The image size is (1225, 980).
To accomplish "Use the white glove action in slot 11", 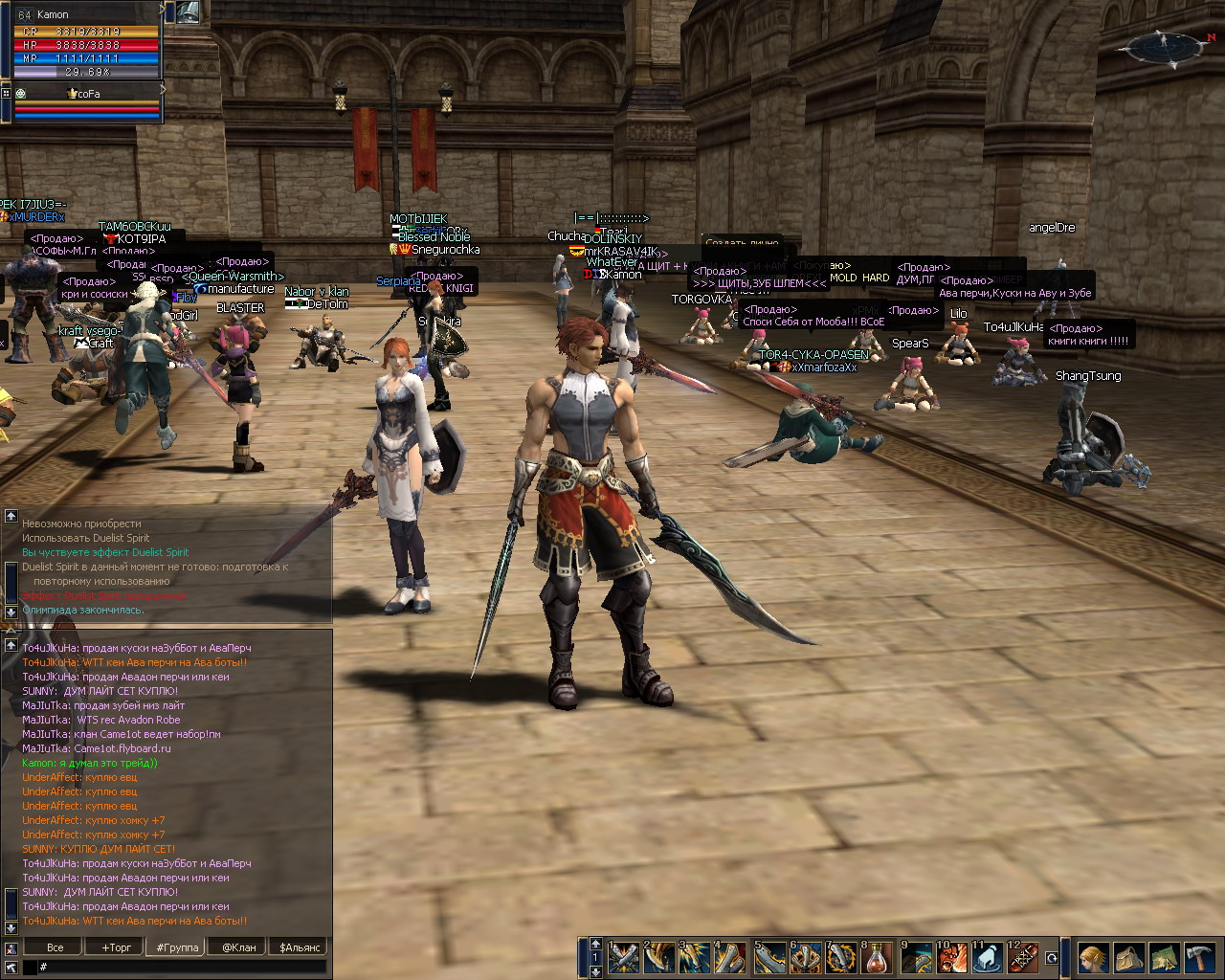I will (988, 958).
